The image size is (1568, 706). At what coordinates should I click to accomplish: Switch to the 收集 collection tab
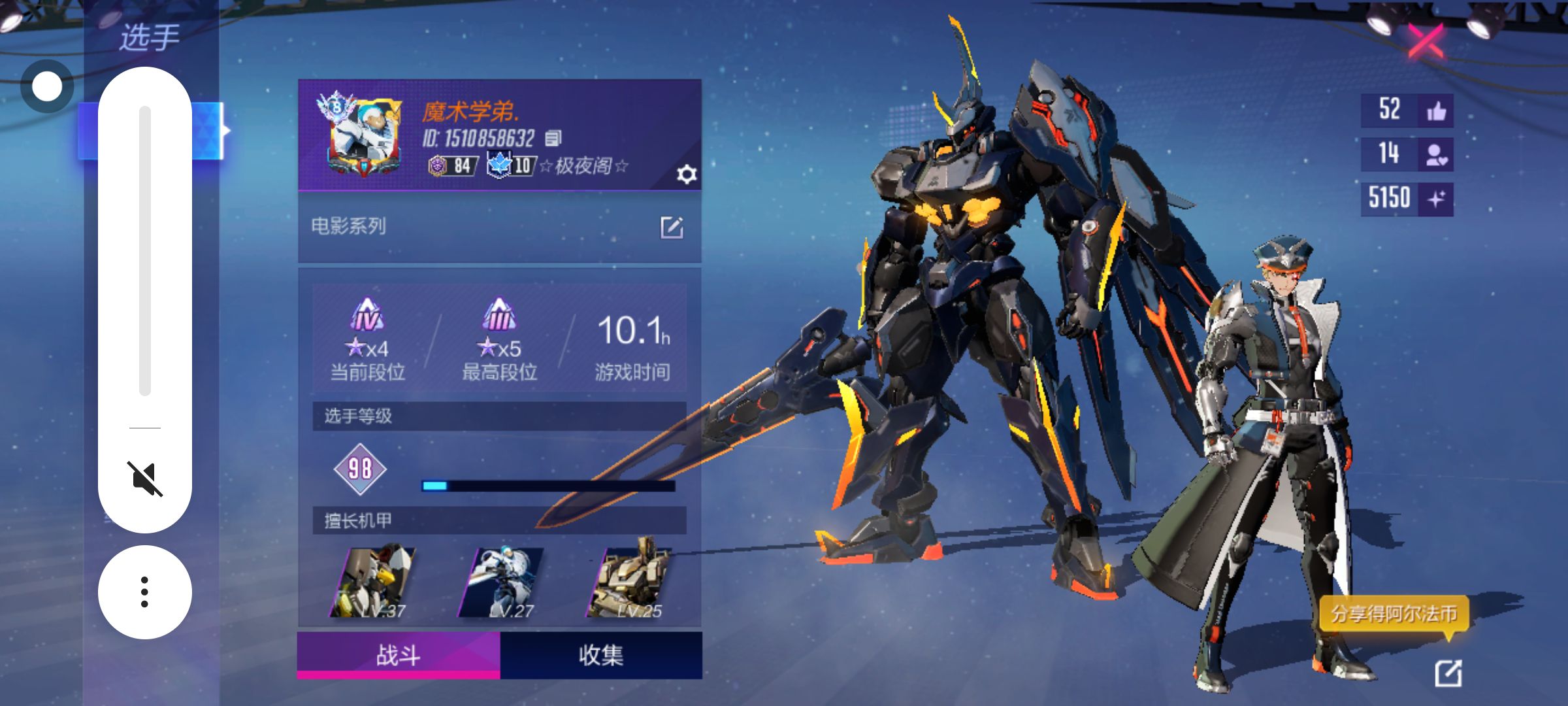pos(601,655)
